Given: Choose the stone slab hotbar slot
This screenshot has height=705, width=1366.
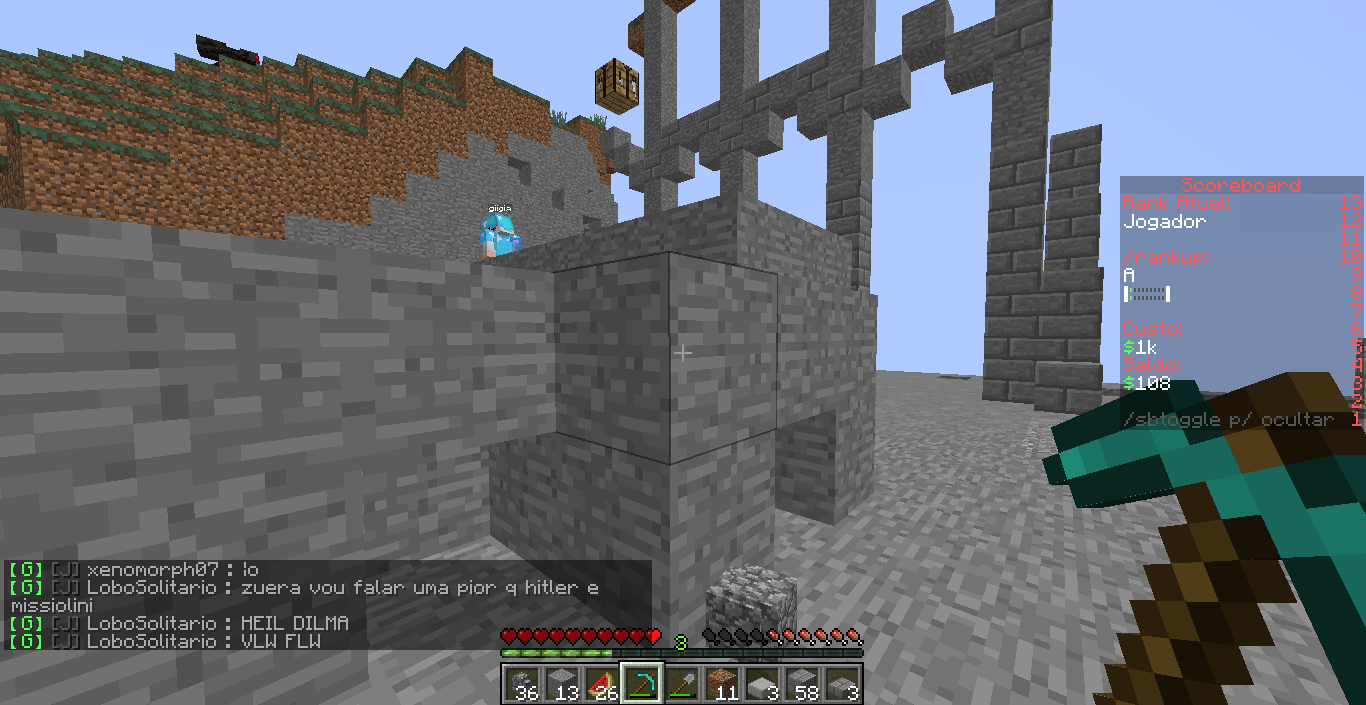Looking at the screenshot, I should click(x=762, y=684).
